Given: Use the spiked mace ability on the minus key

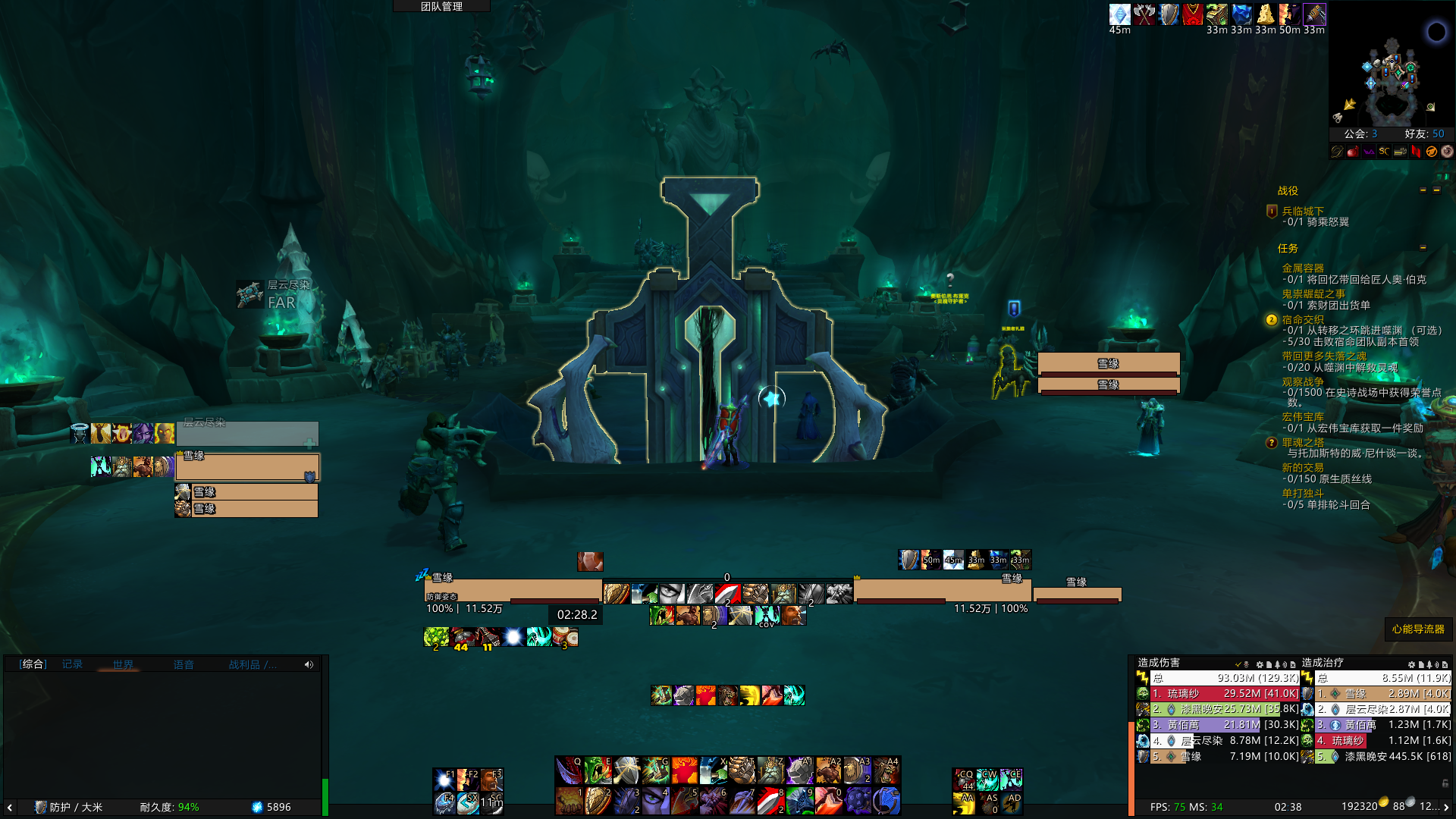Looking at the screenshot, I should click(858, 801).
